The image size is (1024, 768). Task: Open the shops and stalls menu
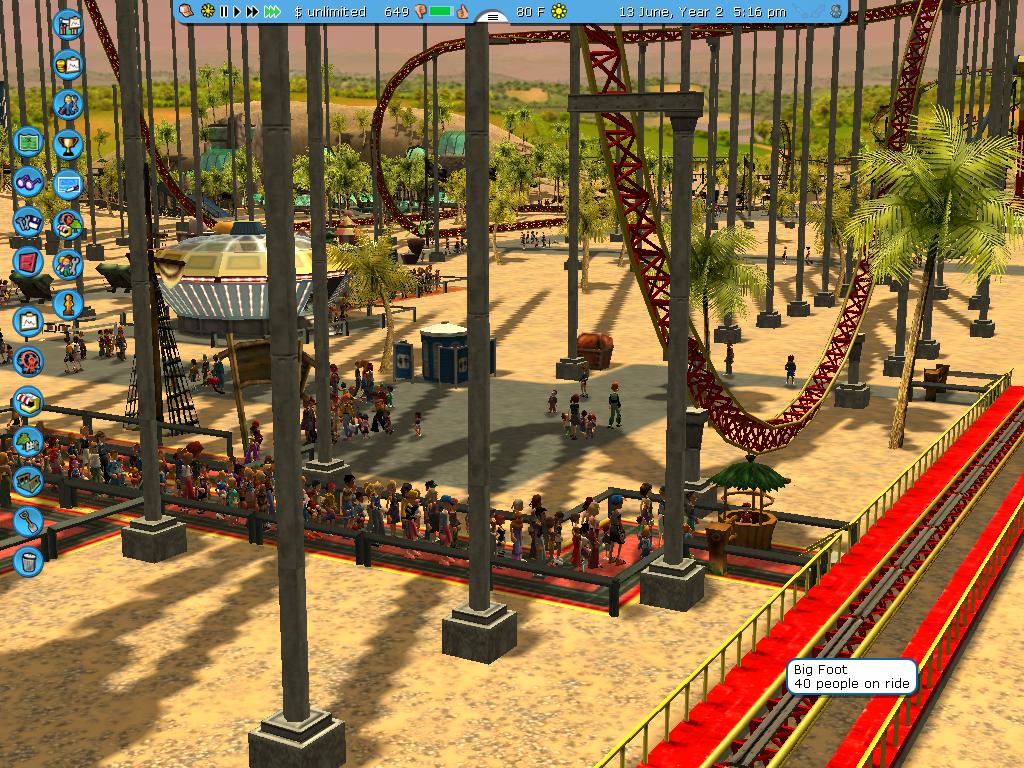point(28,401)
